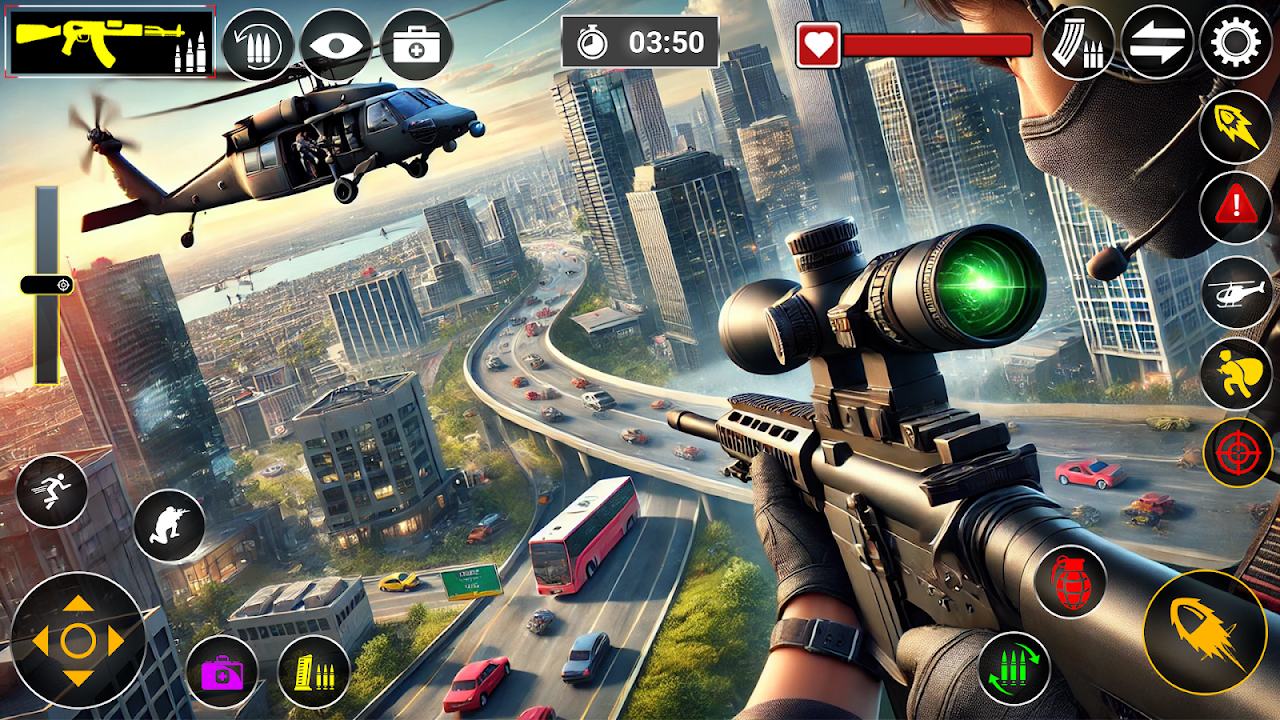Select the yellow assault rifle weapon slot
Viewport: 1280px width, 720px height.
point(111,43)
